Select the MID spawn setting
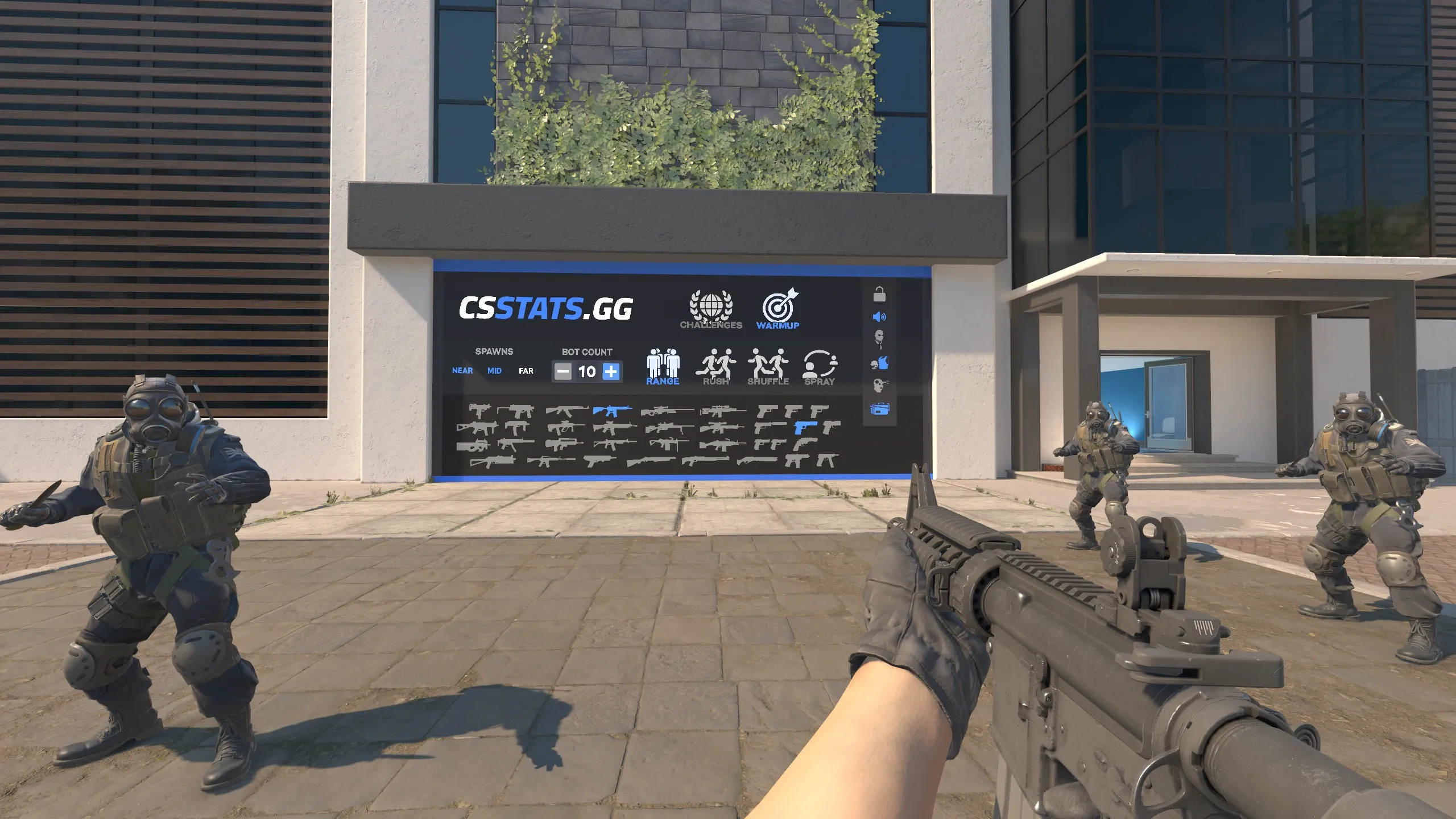This screenshot has height=819, width=1456. [494, 370]
